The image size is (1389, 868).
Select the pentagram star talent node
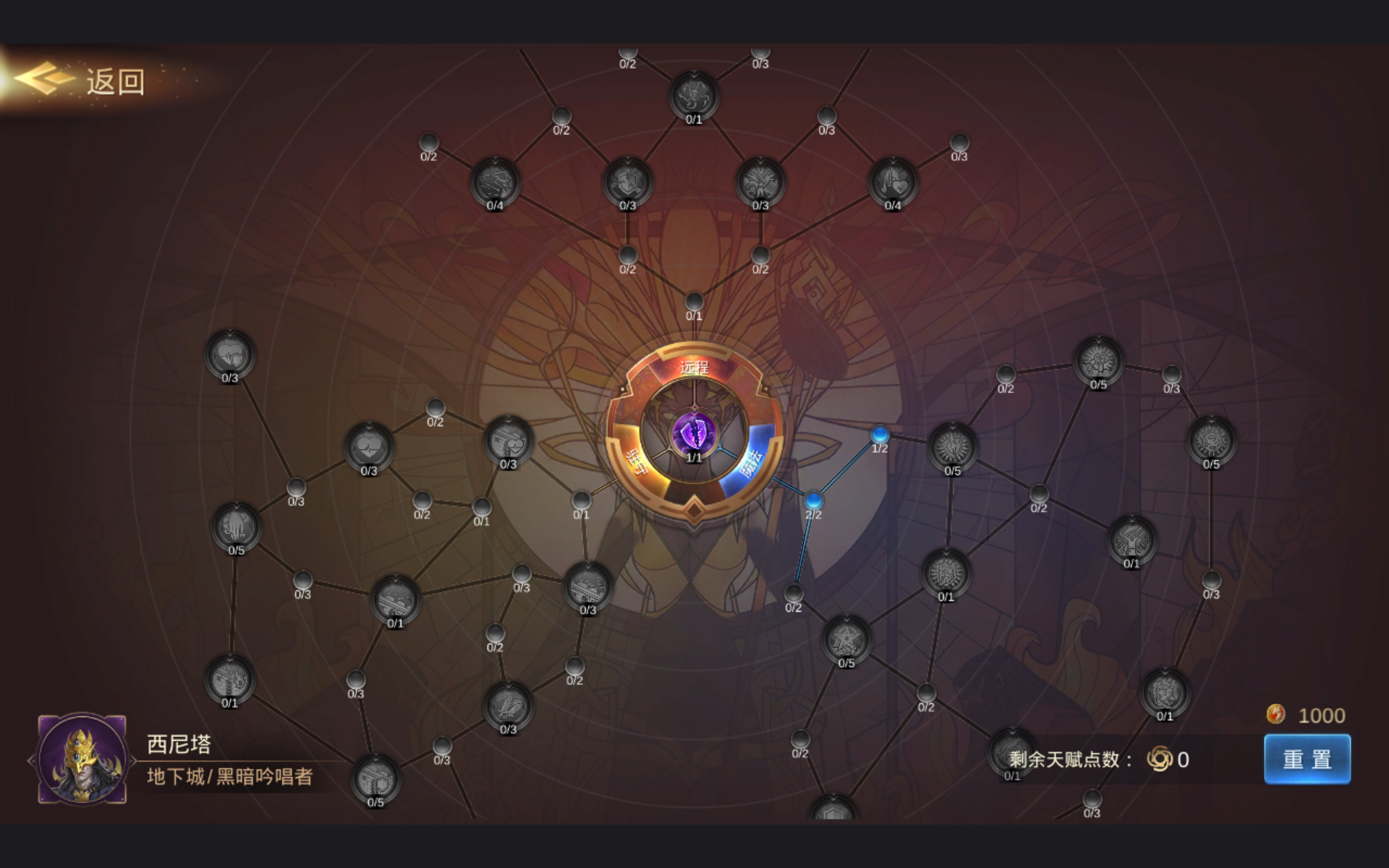pyautogui.click(x=846, y=639)
